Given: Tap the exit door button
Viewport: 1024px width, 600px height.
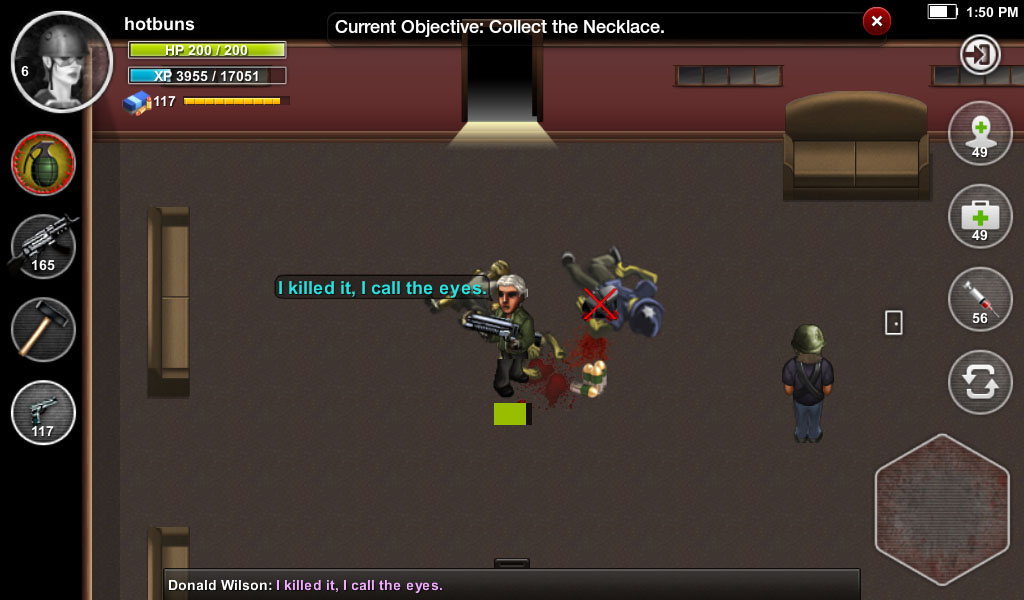Looking at the screenshot, I should (x=980, y=54).
